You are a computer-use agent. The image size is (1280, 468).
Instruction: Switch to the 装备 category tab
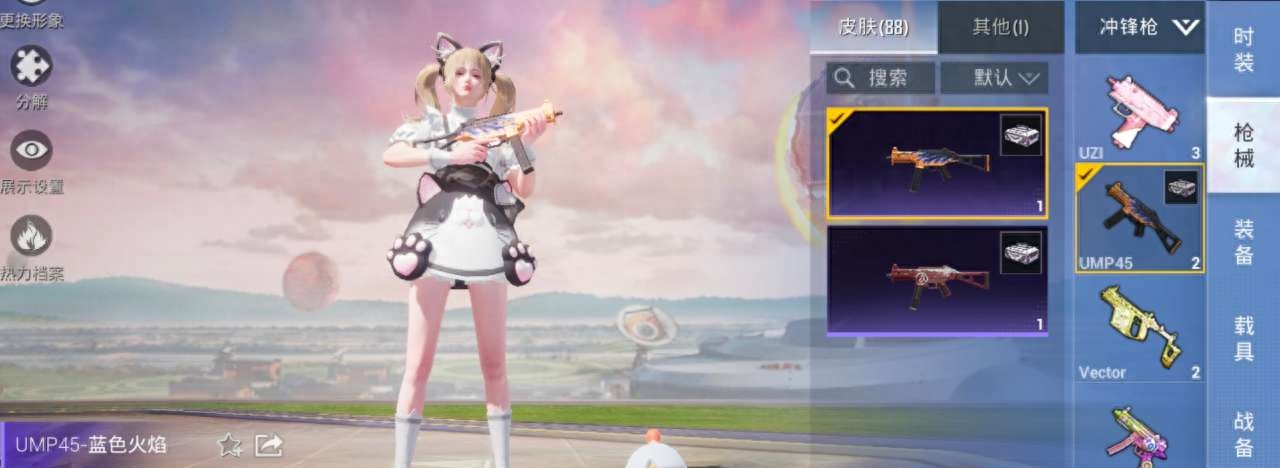(1243, 242)
